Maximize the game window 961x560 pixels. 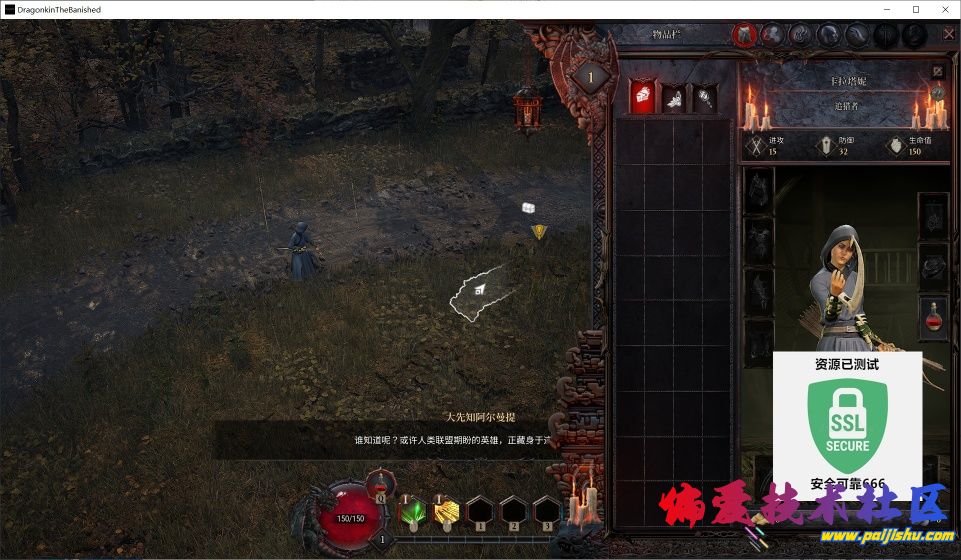pos(915,9)
